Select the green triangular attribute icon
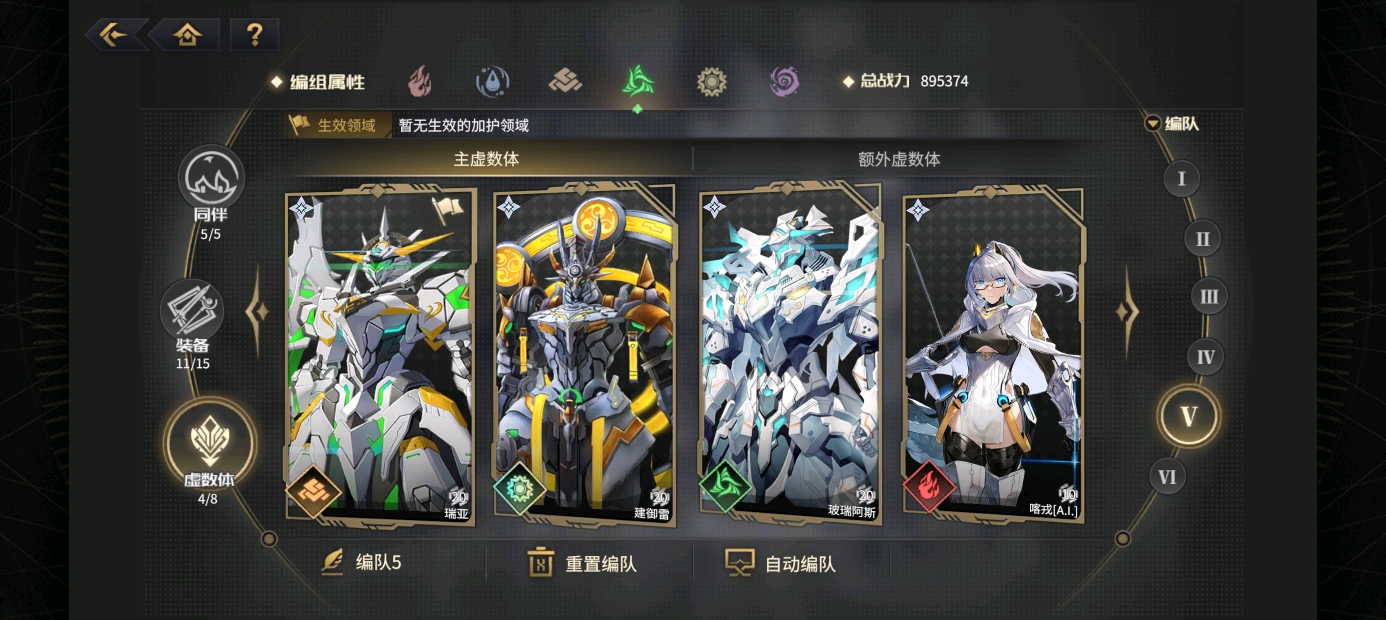Viewport: 1386px width, 620px height. 637,81
